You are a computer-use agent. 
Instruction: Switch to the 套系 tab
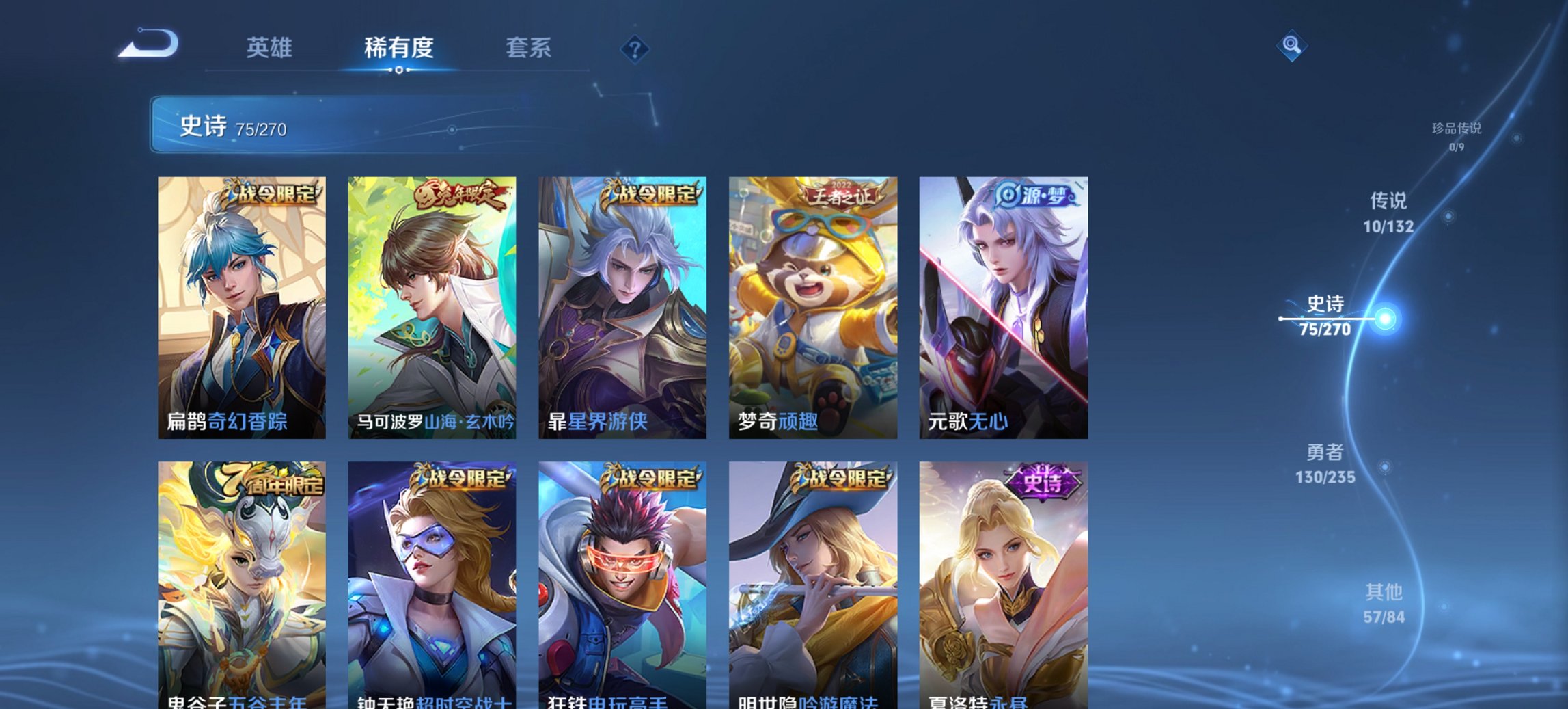528,48
